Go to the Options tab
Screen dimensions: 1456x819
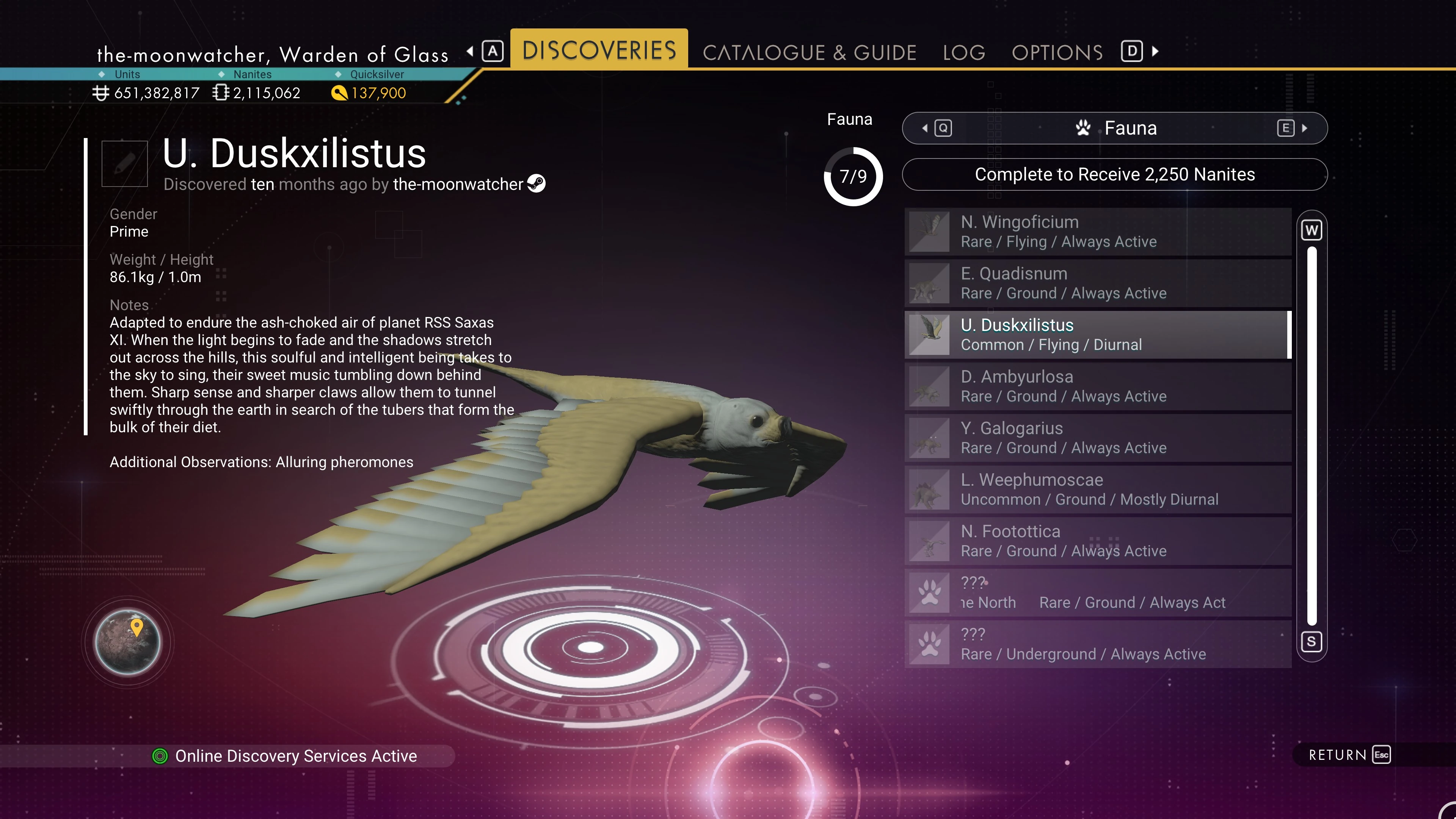pos(1057,52)
